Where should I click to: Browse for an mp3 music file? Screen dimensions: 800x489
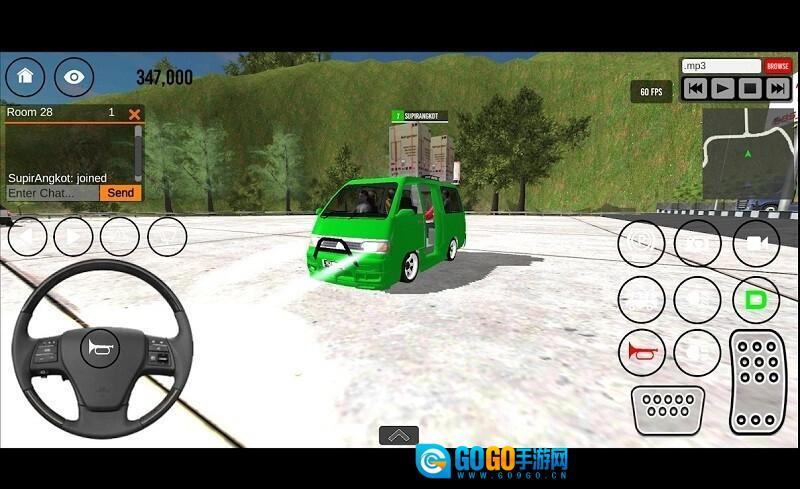777,66
